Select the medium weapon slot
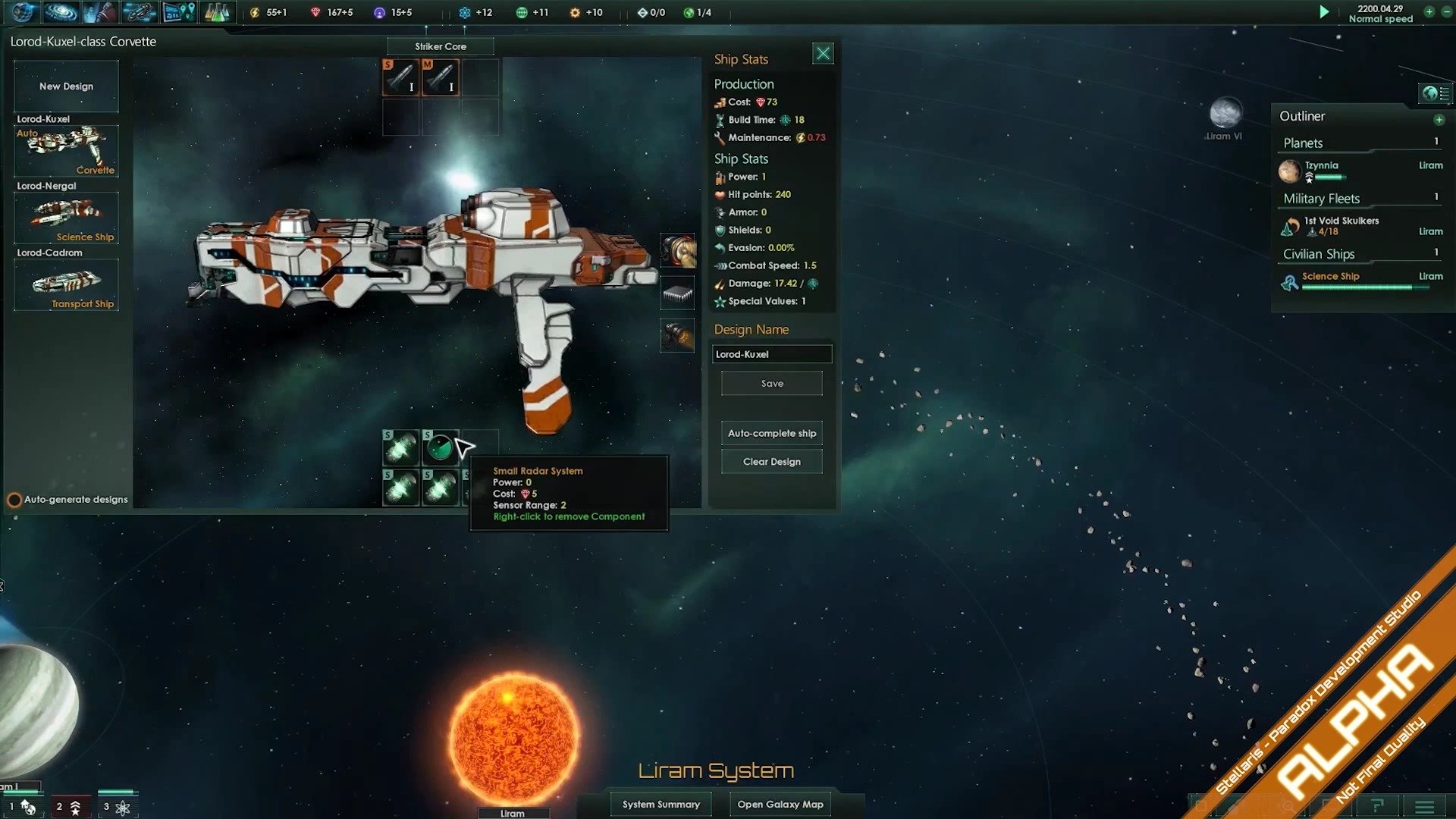The height and width of the screenshot is (819, 1456). click(440, 77)
